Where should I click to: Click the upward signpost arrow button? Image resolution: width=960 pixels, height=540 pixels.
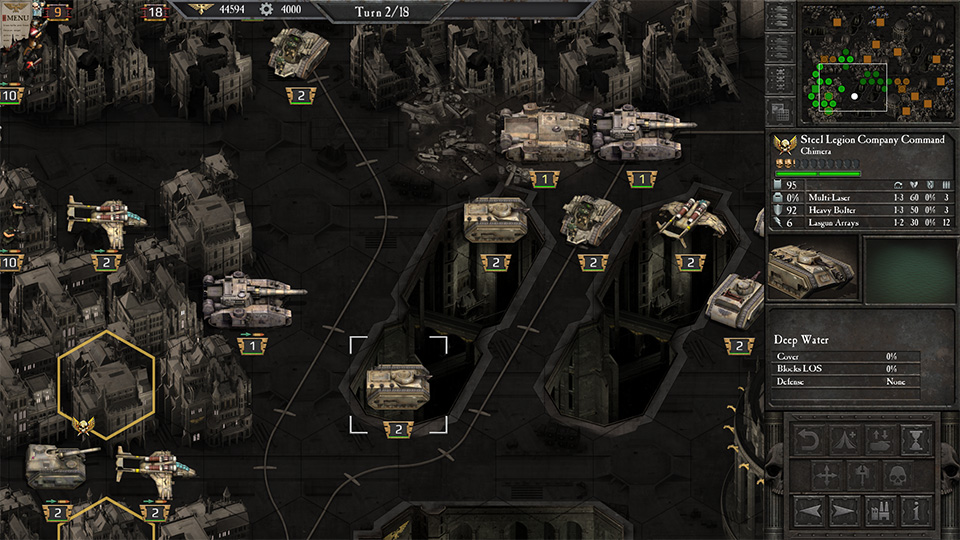[x=863, y=474]
